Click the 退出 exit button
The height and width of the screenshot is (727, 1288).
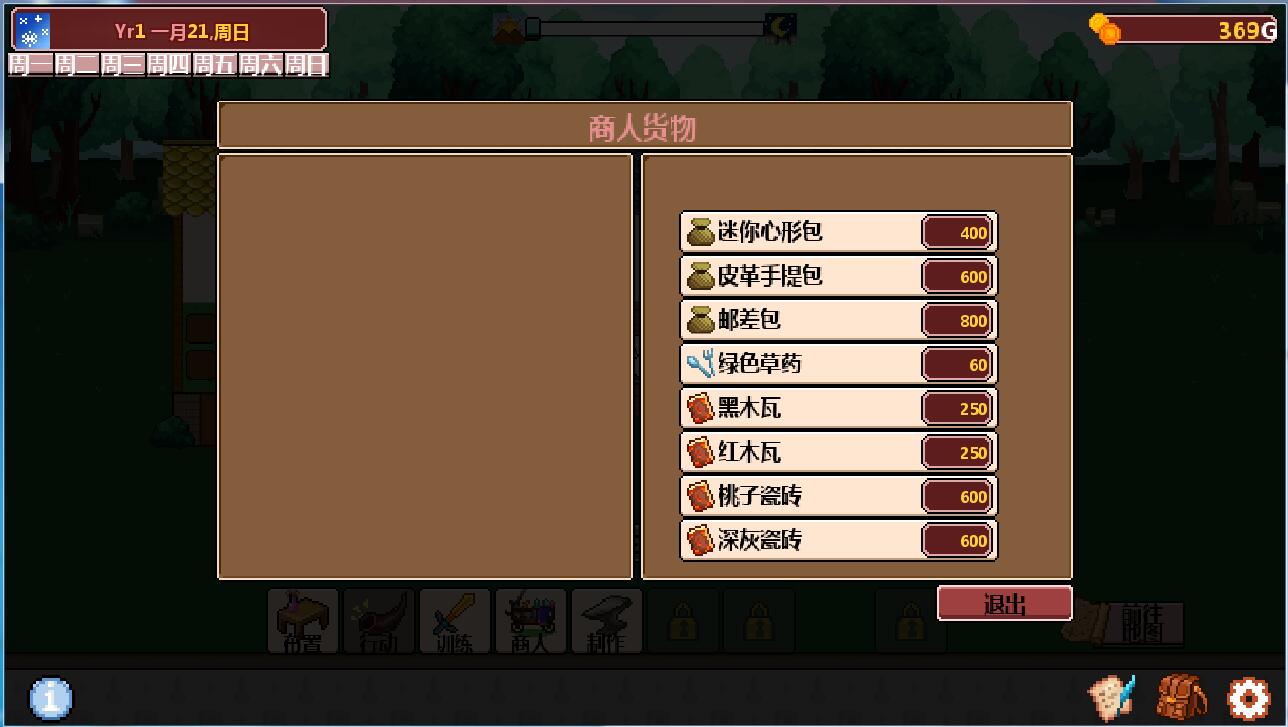pyautogui.click(x=1004, y=604)
